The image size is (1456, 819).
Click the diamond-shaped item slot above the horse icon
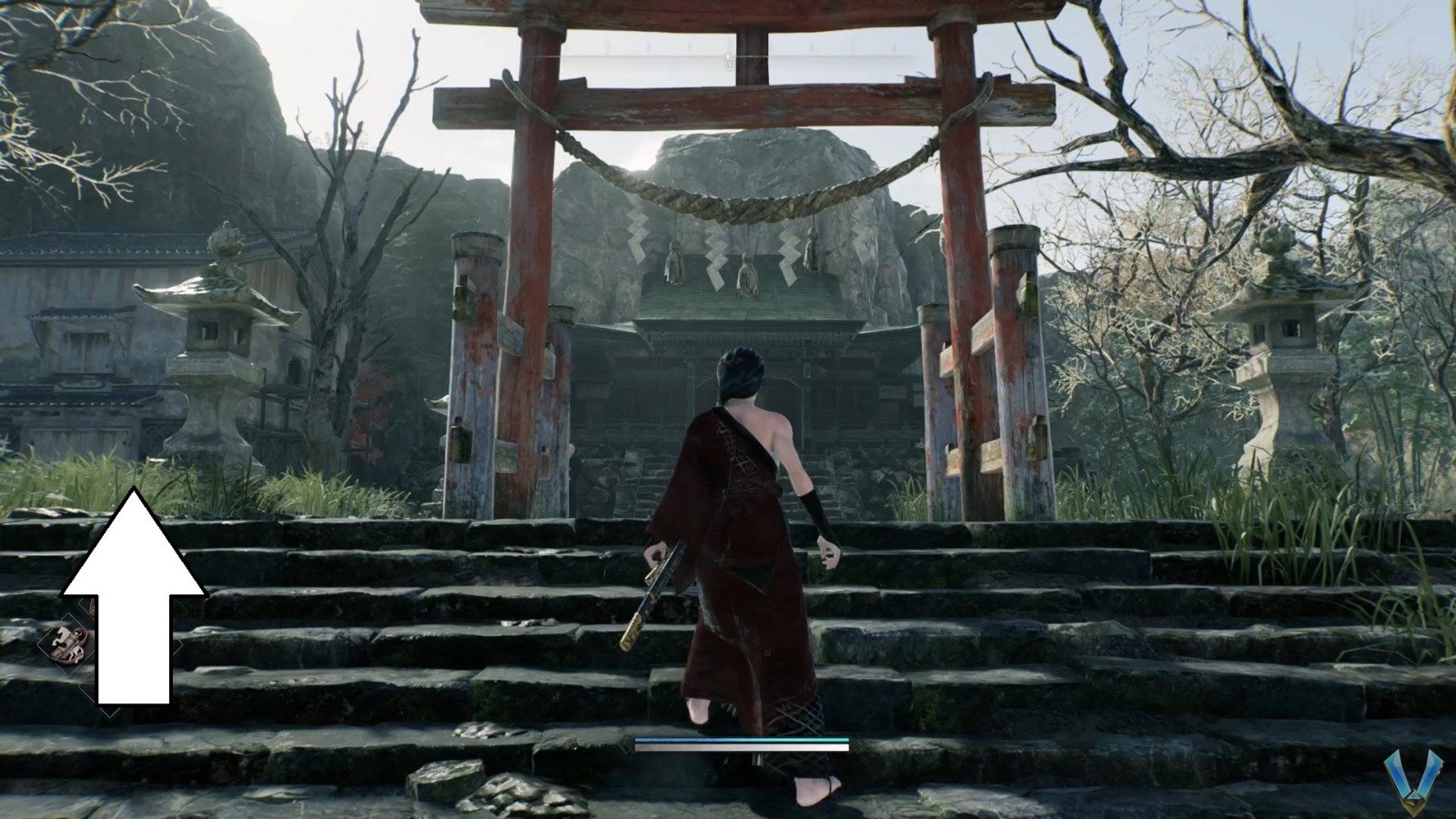point(89,608)
